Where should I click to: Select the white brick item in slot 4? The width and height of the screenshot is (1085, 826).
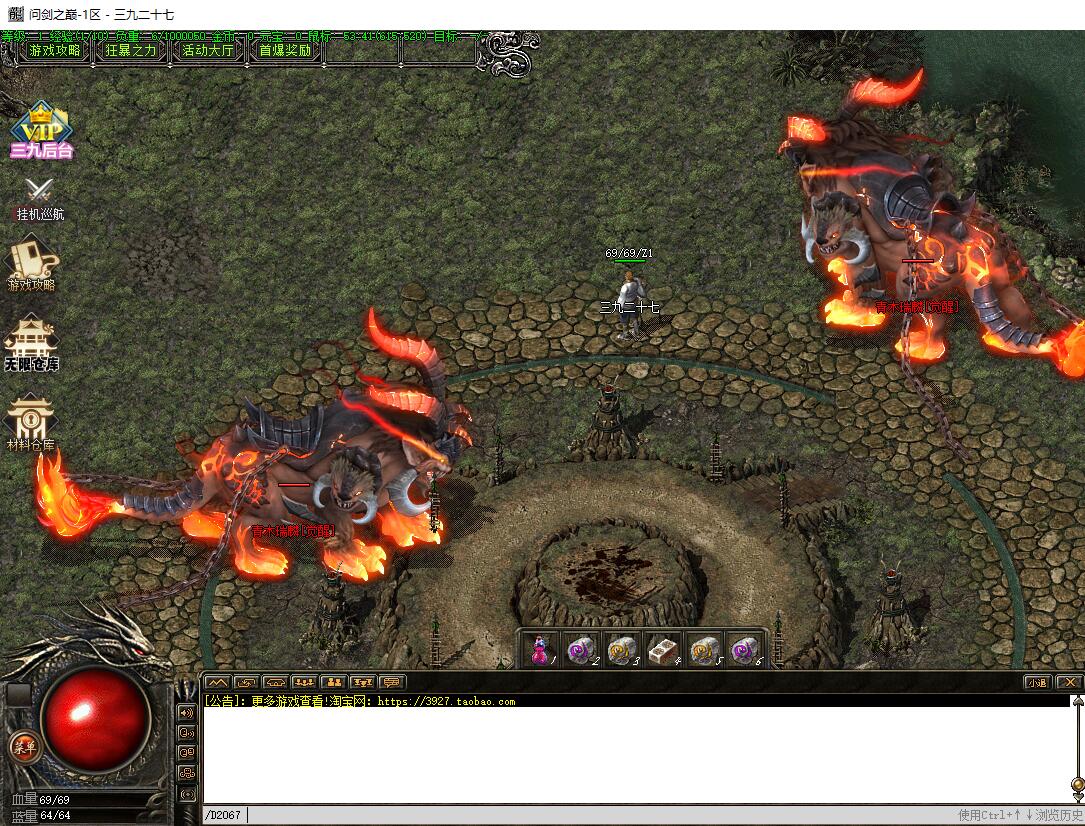tap(662, 650)
